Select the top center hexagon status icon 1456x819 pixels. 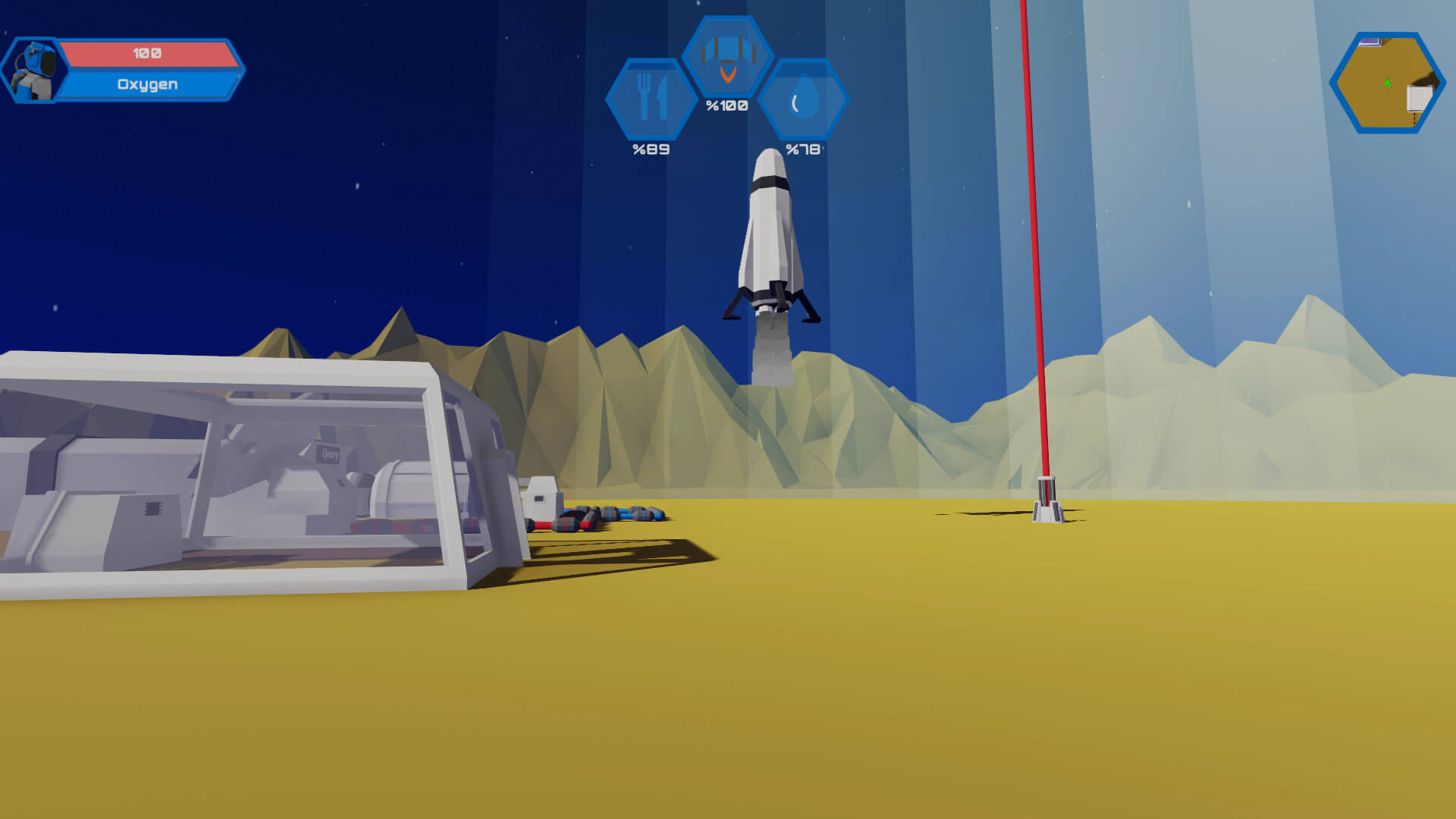point(727,57)
